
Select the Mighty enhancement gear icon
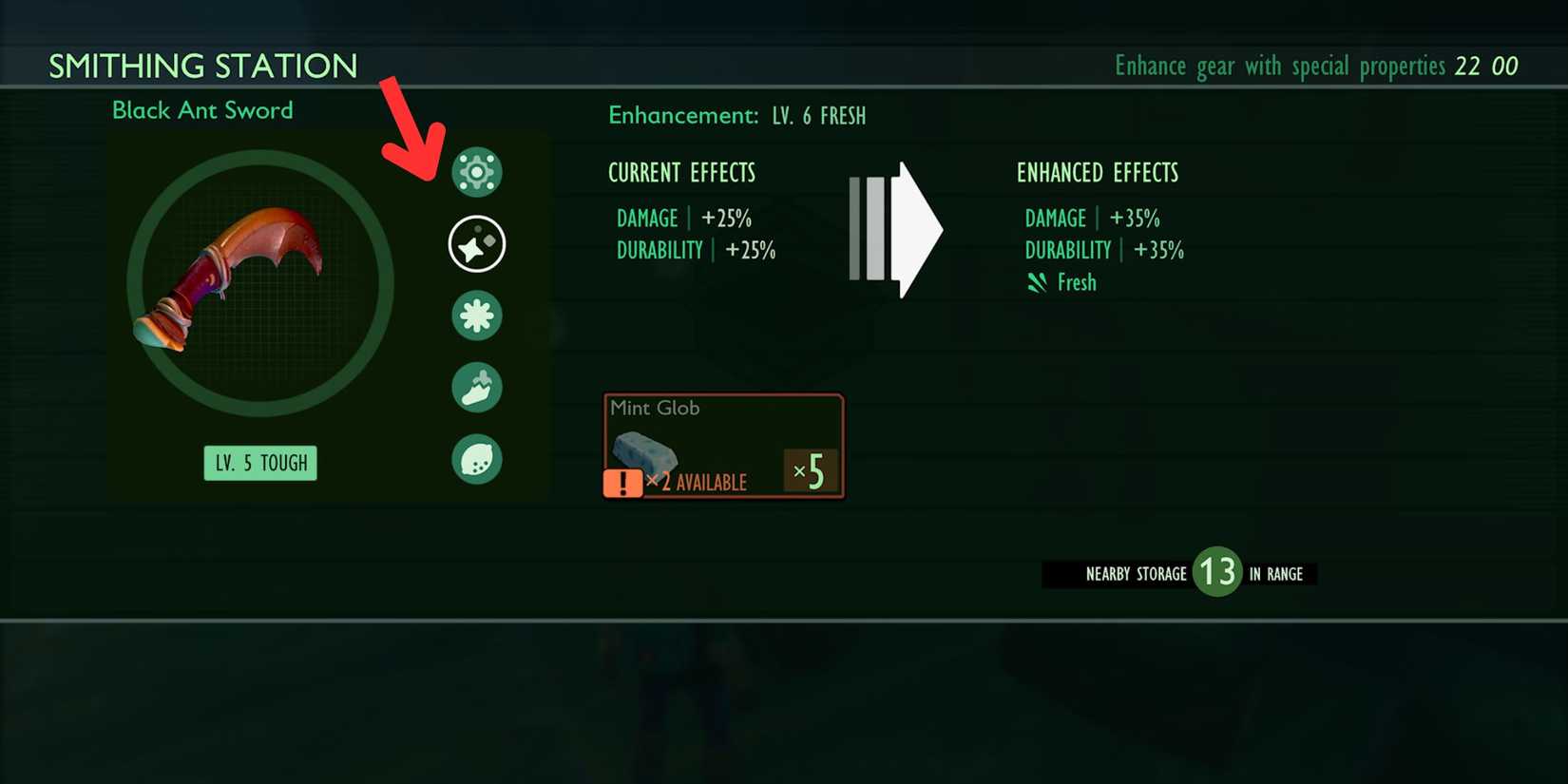point(477,171)
